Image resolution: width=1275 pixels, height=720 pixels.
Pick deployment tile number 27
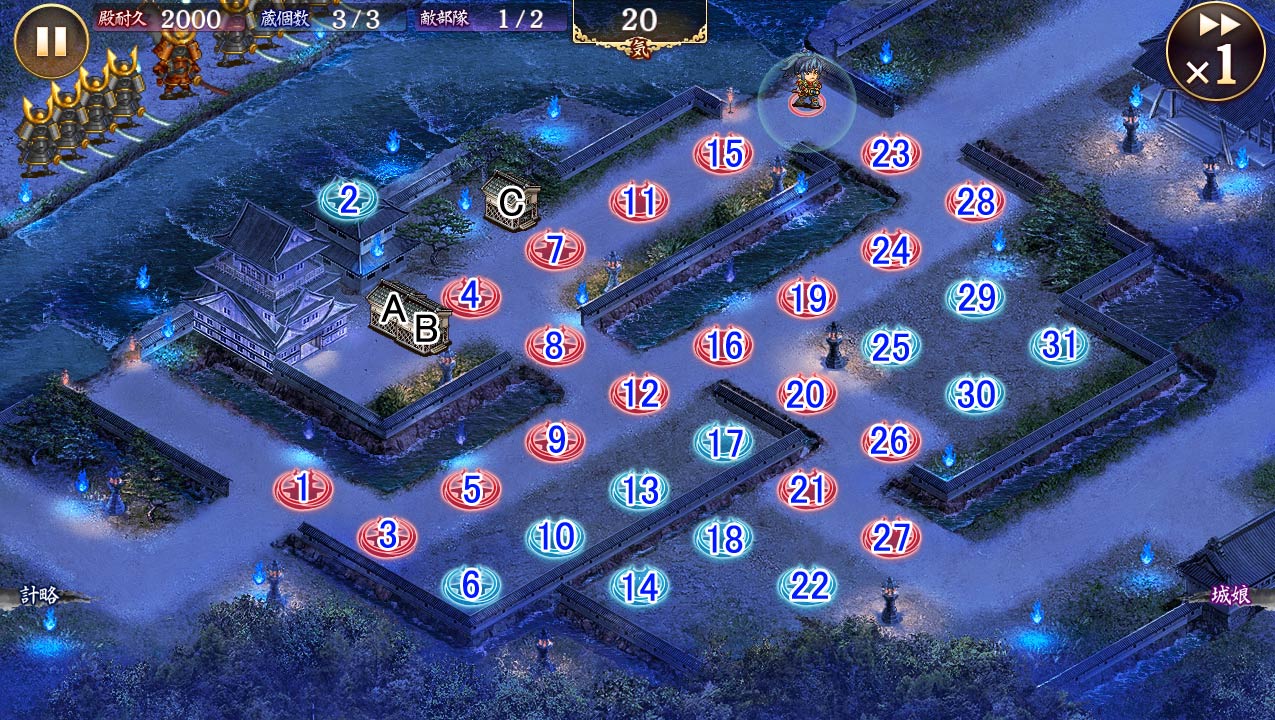[890, 537]
